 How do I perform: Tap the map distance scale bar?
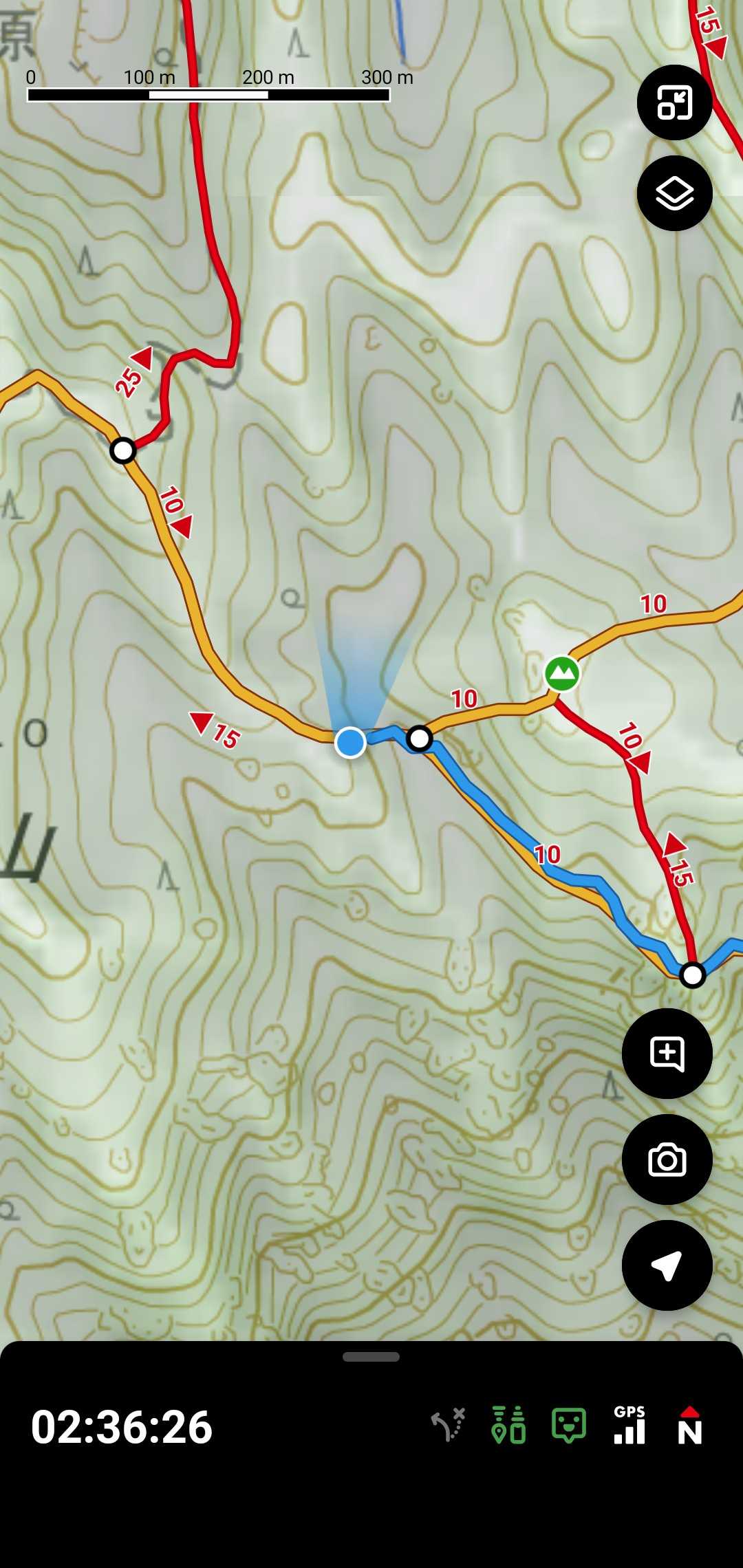(x=208, y=94)
